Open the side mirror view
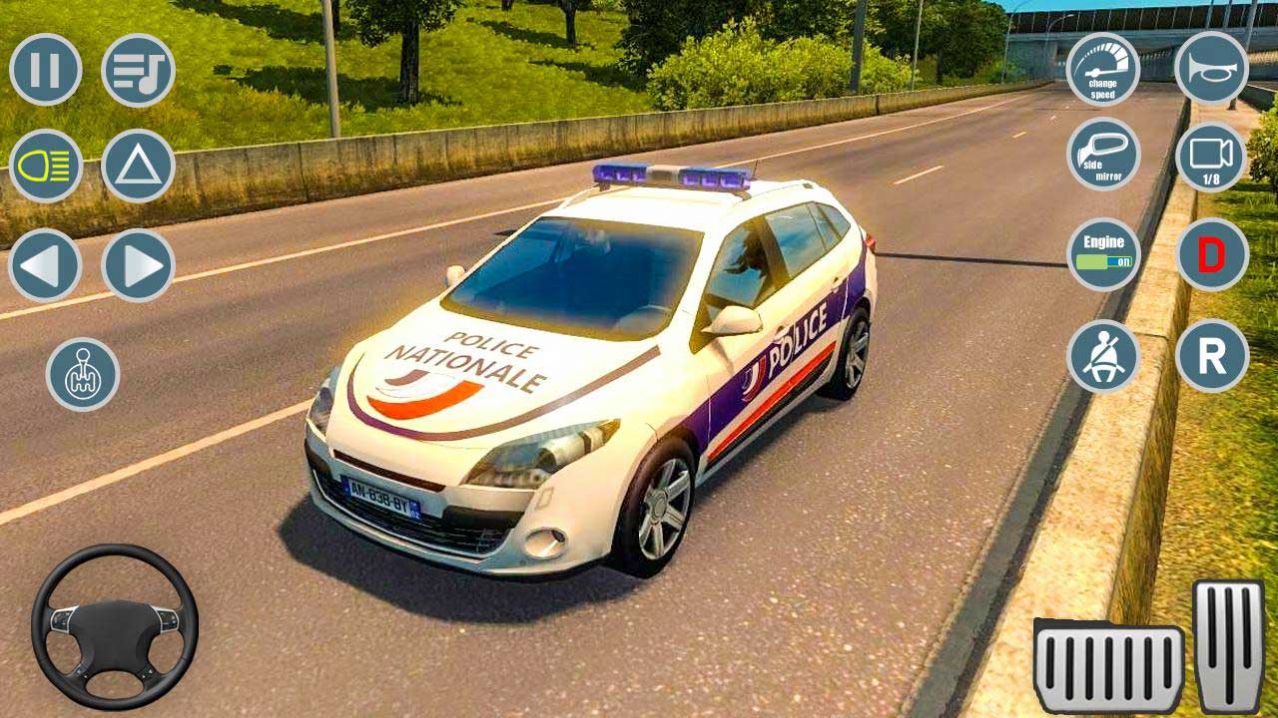 pos(1103,154)
